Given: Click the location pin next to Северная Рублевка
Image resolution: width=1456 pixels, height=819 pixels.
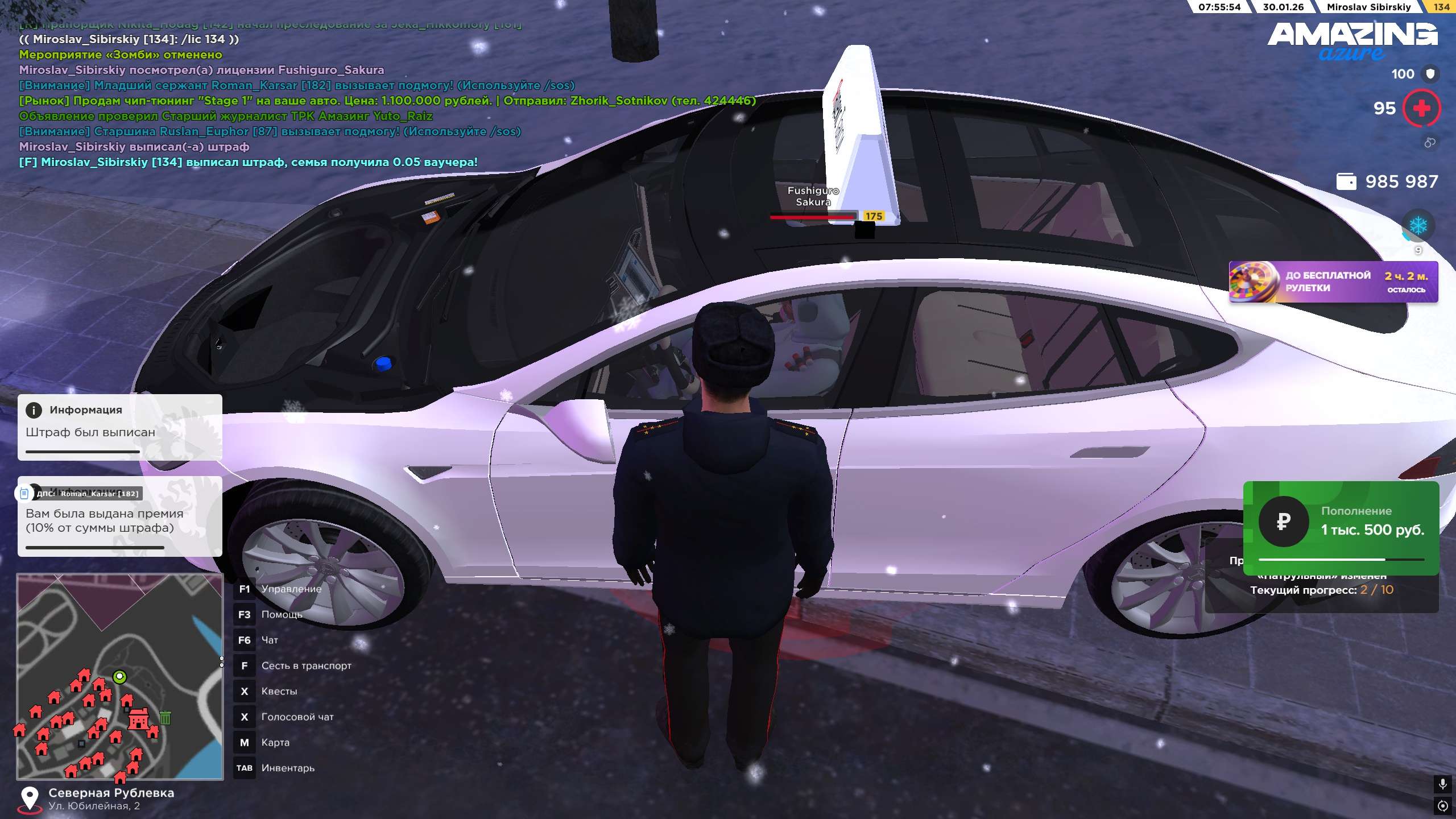Looking at the screenshot, I should (29, 799).
